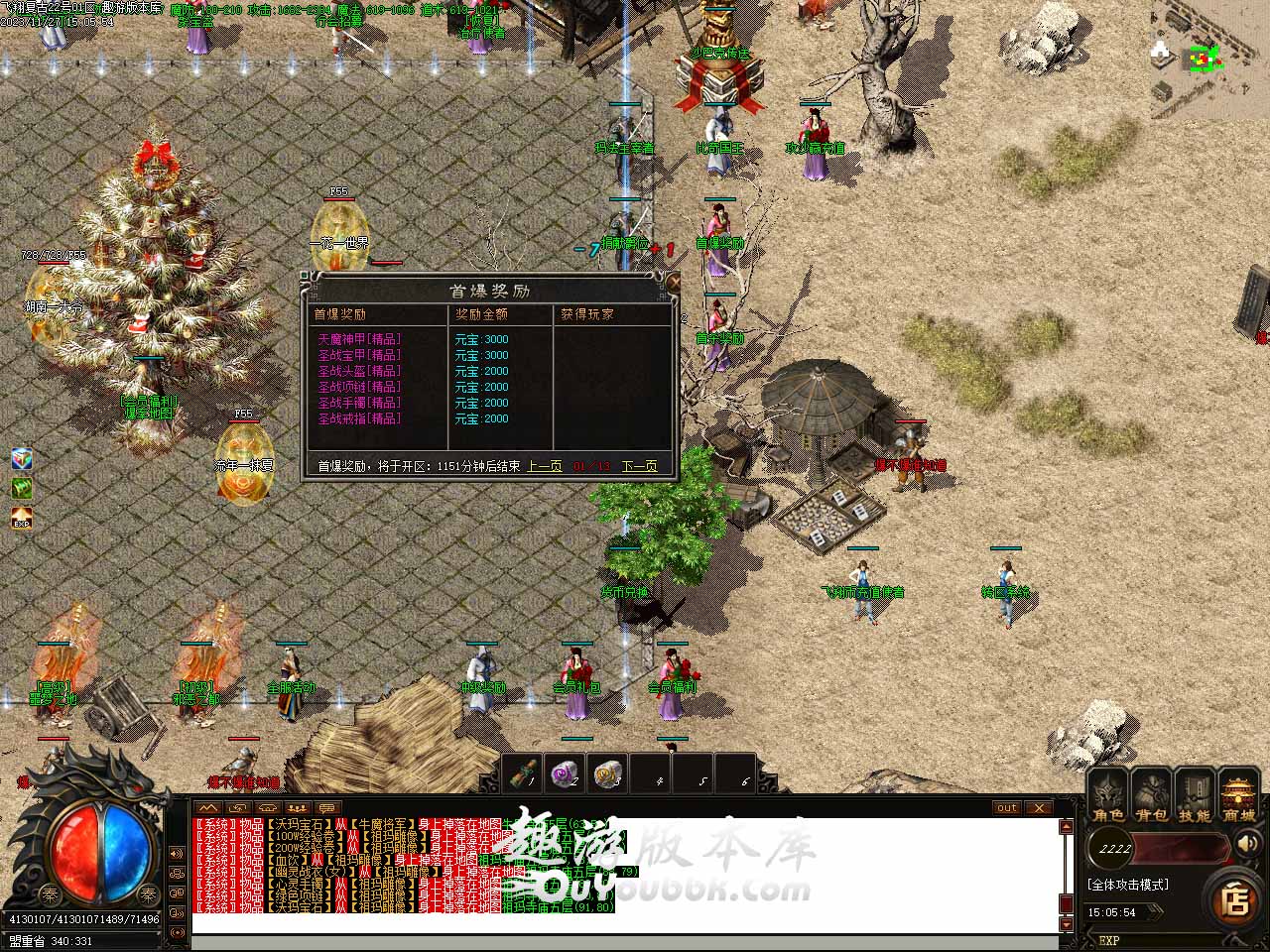Go to next page via 下一页
Screen dimensions: 1270x952
[x=639, y=466]
